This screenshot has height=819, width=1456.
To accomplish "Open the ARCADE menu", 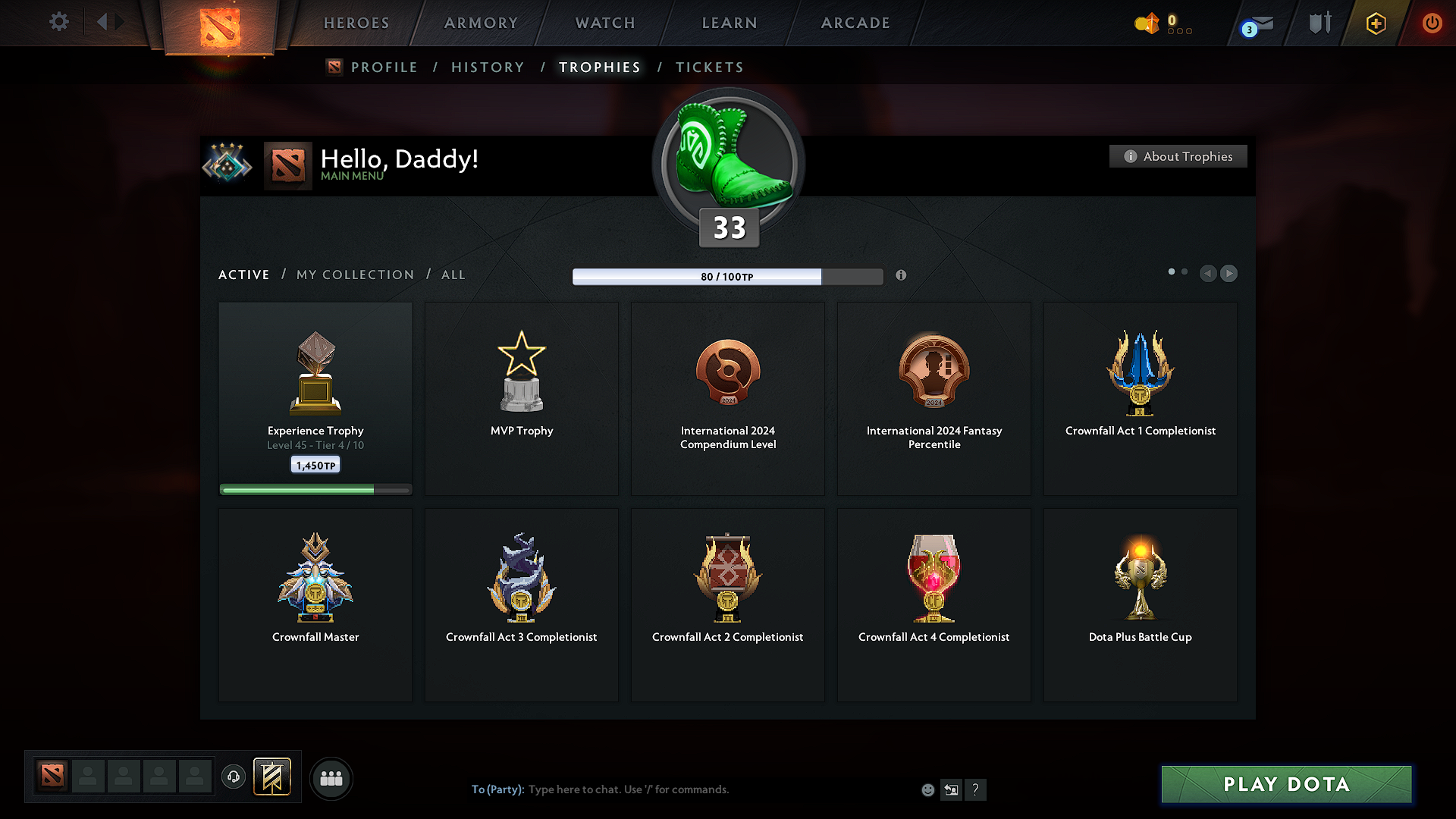I will pos(855,23).
